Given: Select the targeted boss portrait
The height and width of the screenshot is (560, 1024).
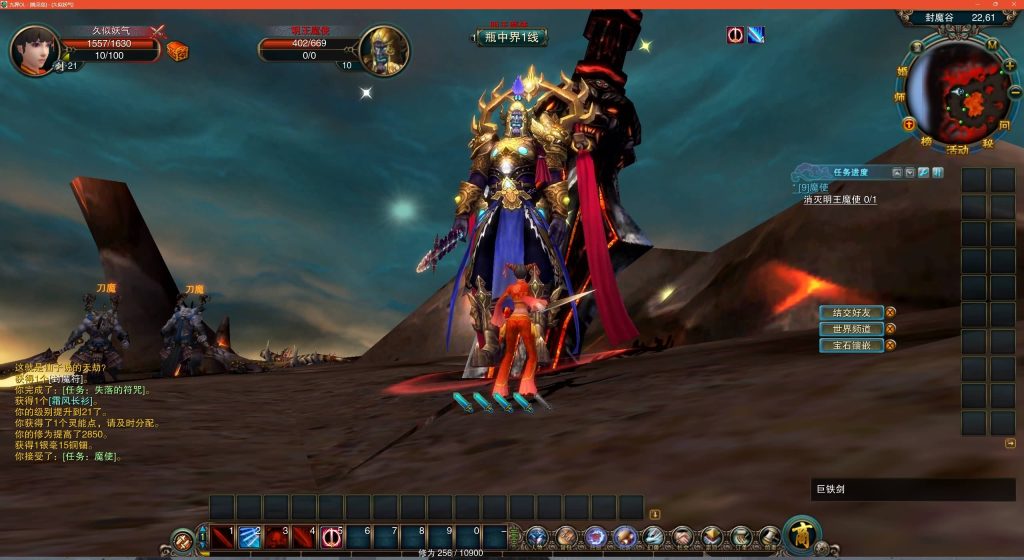Looking at the screenshot, I should tap(384, 51).
